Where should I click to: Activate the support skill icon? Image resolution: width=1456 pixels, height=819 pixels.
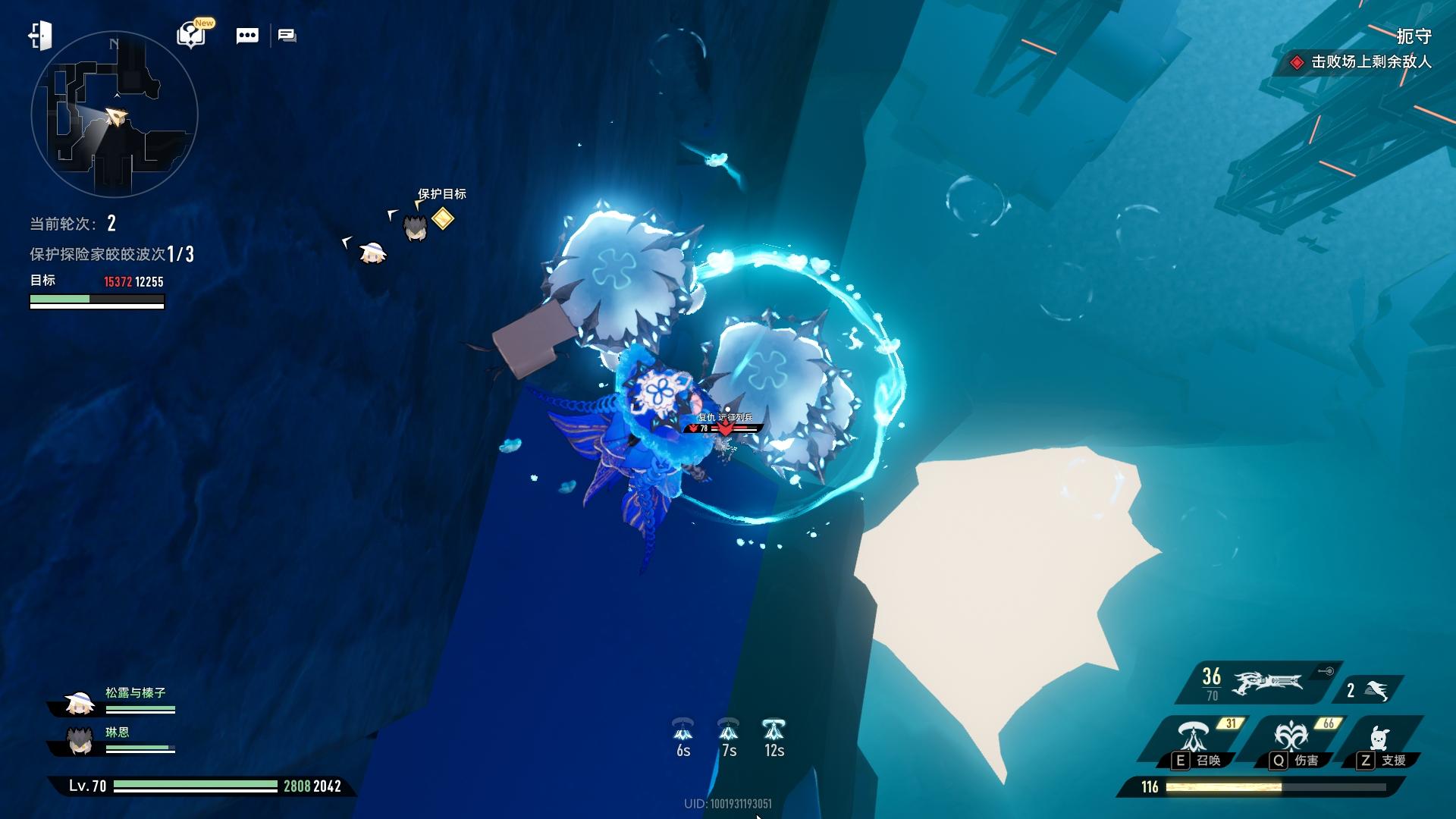click(x=1379, y=738)
